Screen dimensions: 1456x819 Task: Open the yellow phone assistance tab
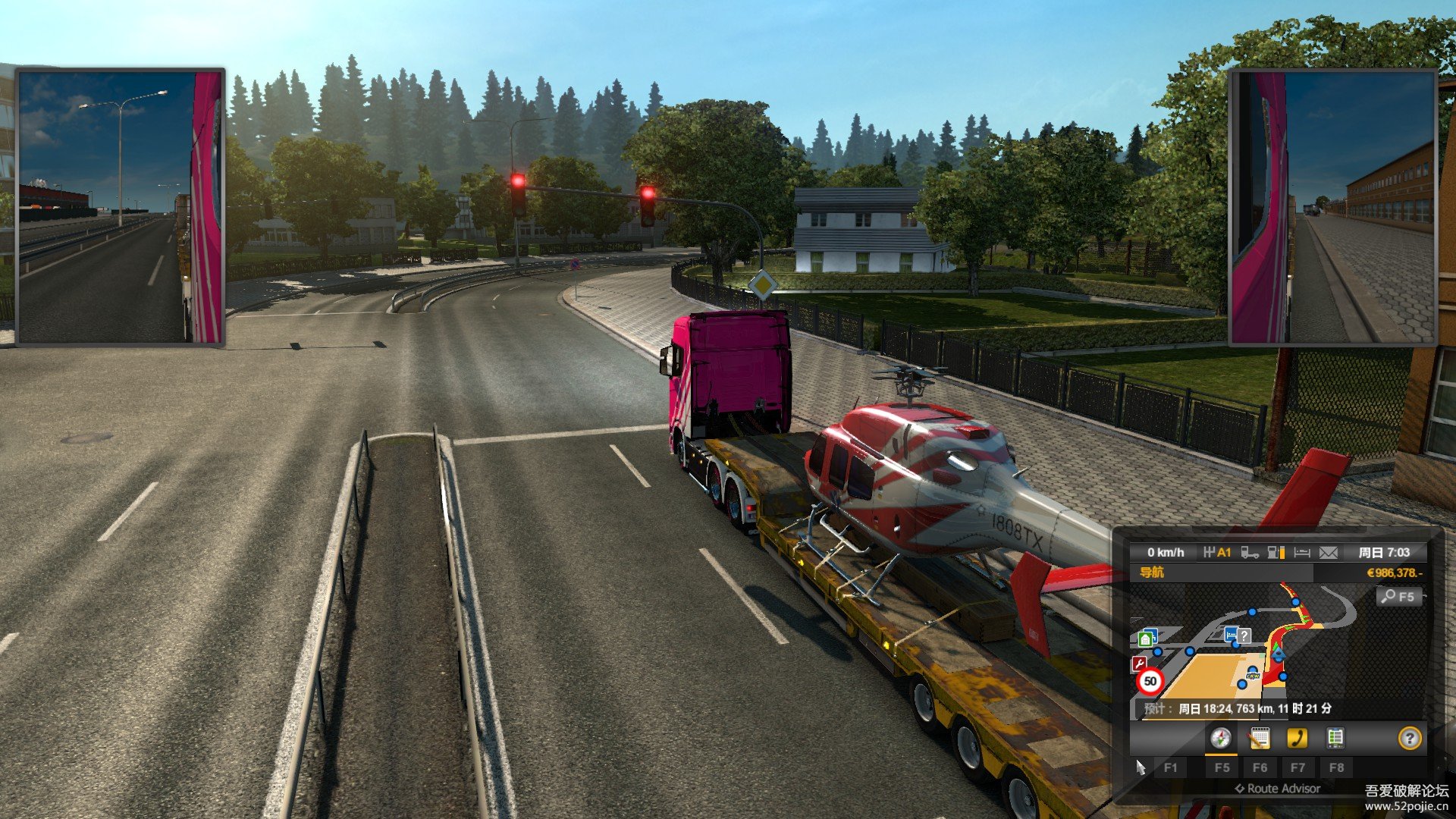click(x=1297, y=738)
